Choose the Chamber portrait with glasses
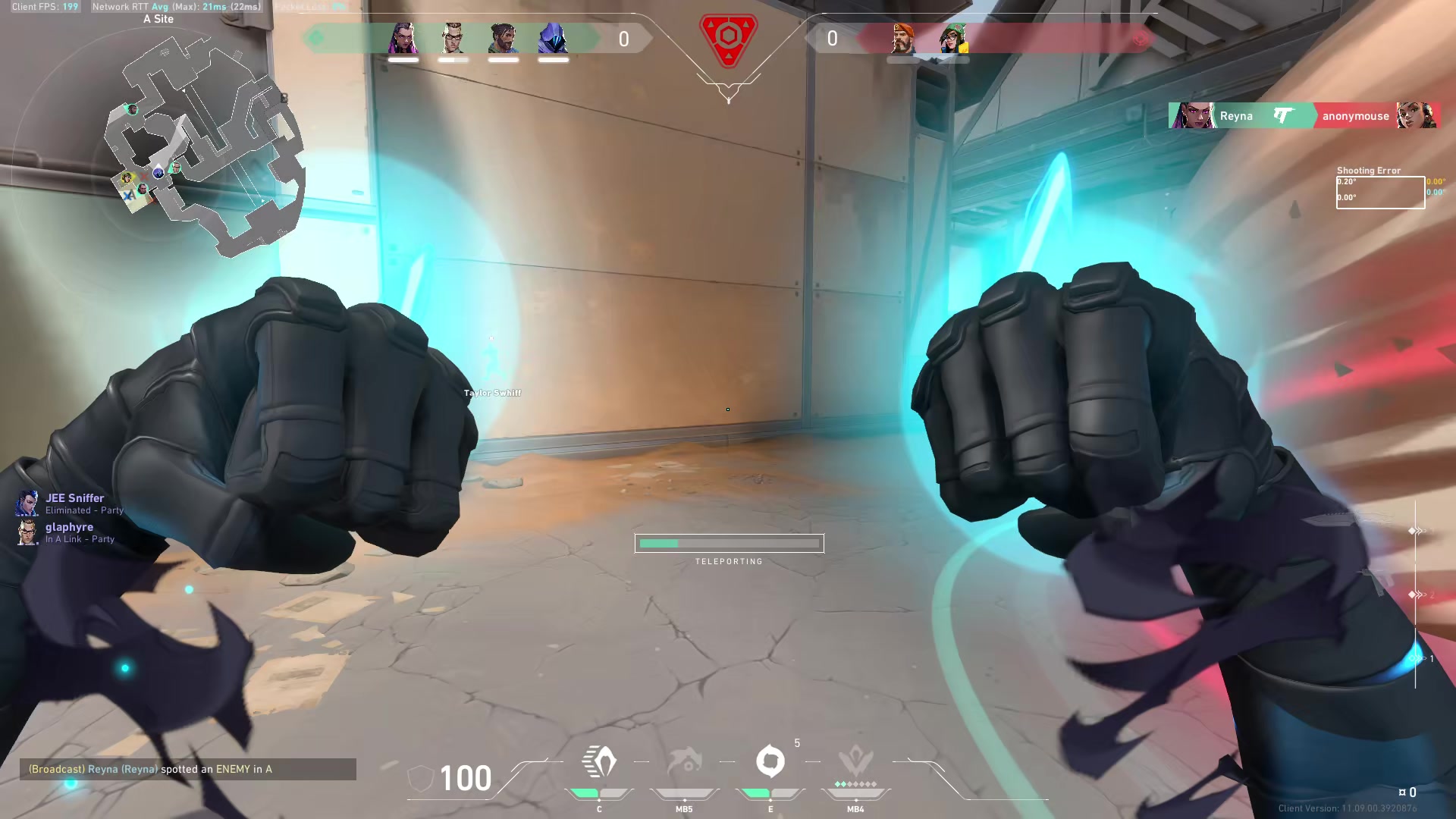 point(453,39)
